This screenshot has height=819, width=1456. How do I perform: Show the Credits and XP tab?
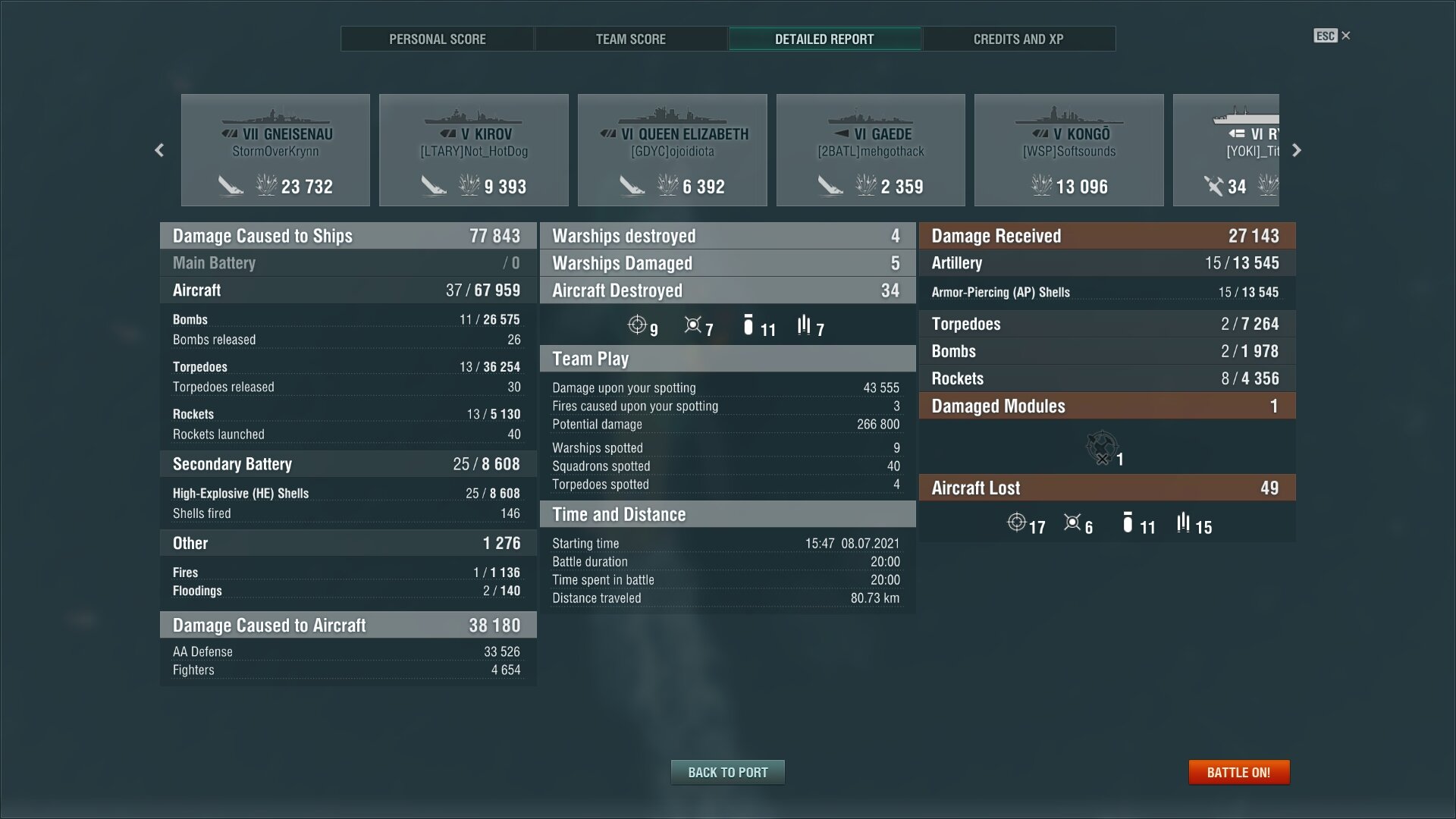coord(1018,39)
